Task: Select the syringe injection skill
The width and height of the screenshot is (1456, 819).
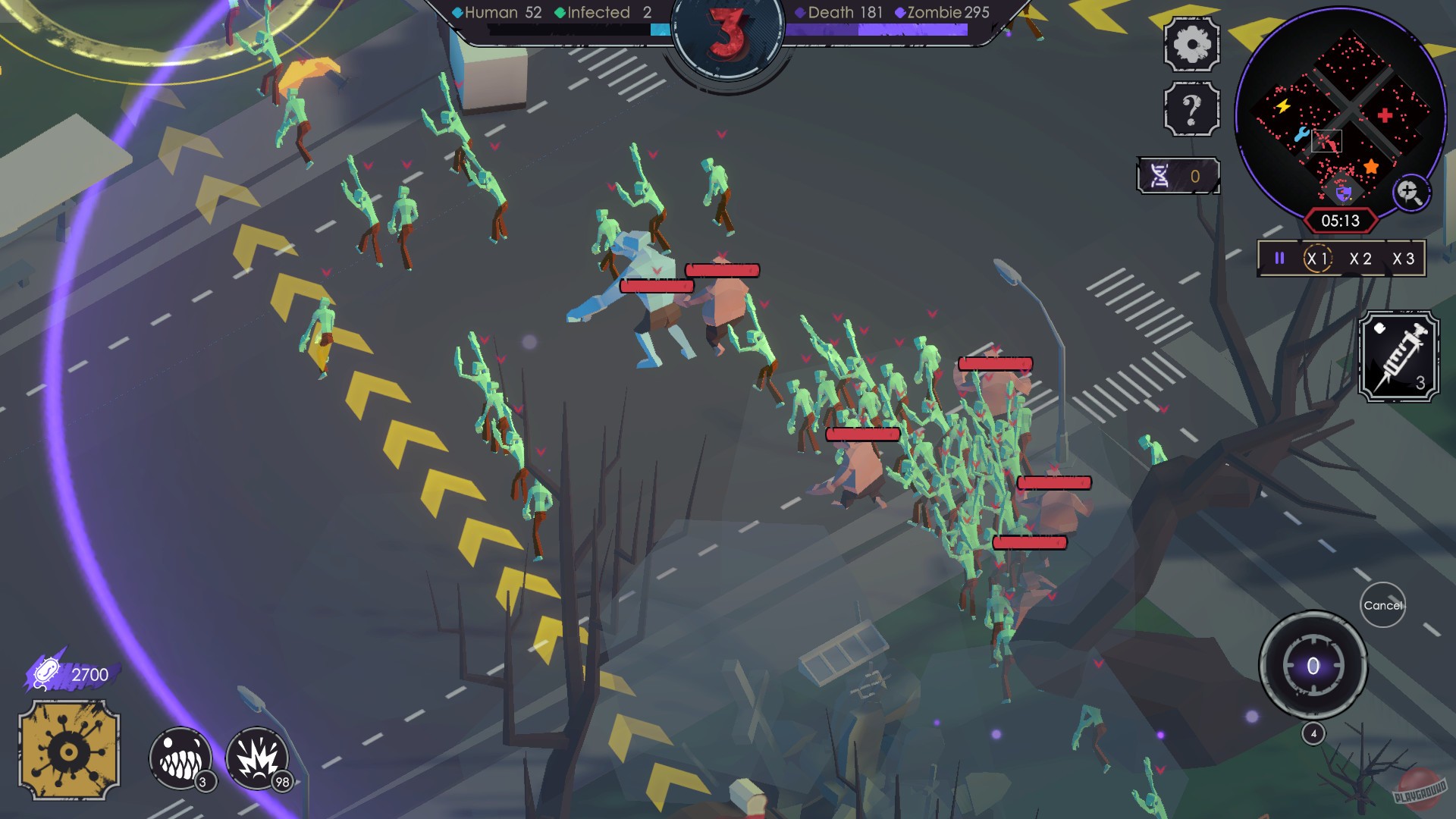Action: (x=1399, y=356)
